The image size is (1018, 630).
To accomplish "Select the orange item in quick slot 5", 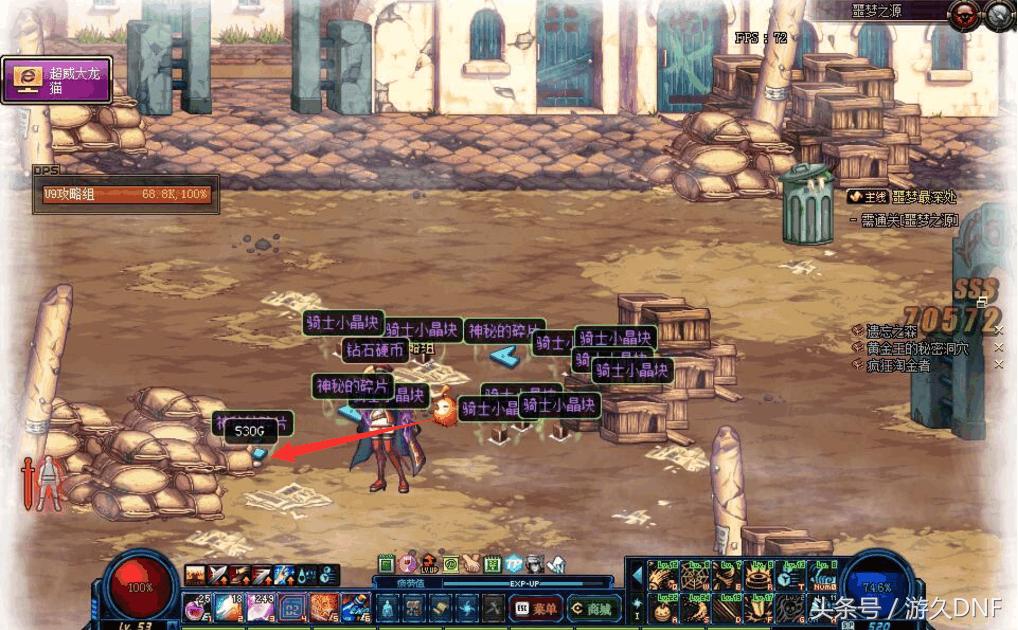I will (x=324, y=606).
